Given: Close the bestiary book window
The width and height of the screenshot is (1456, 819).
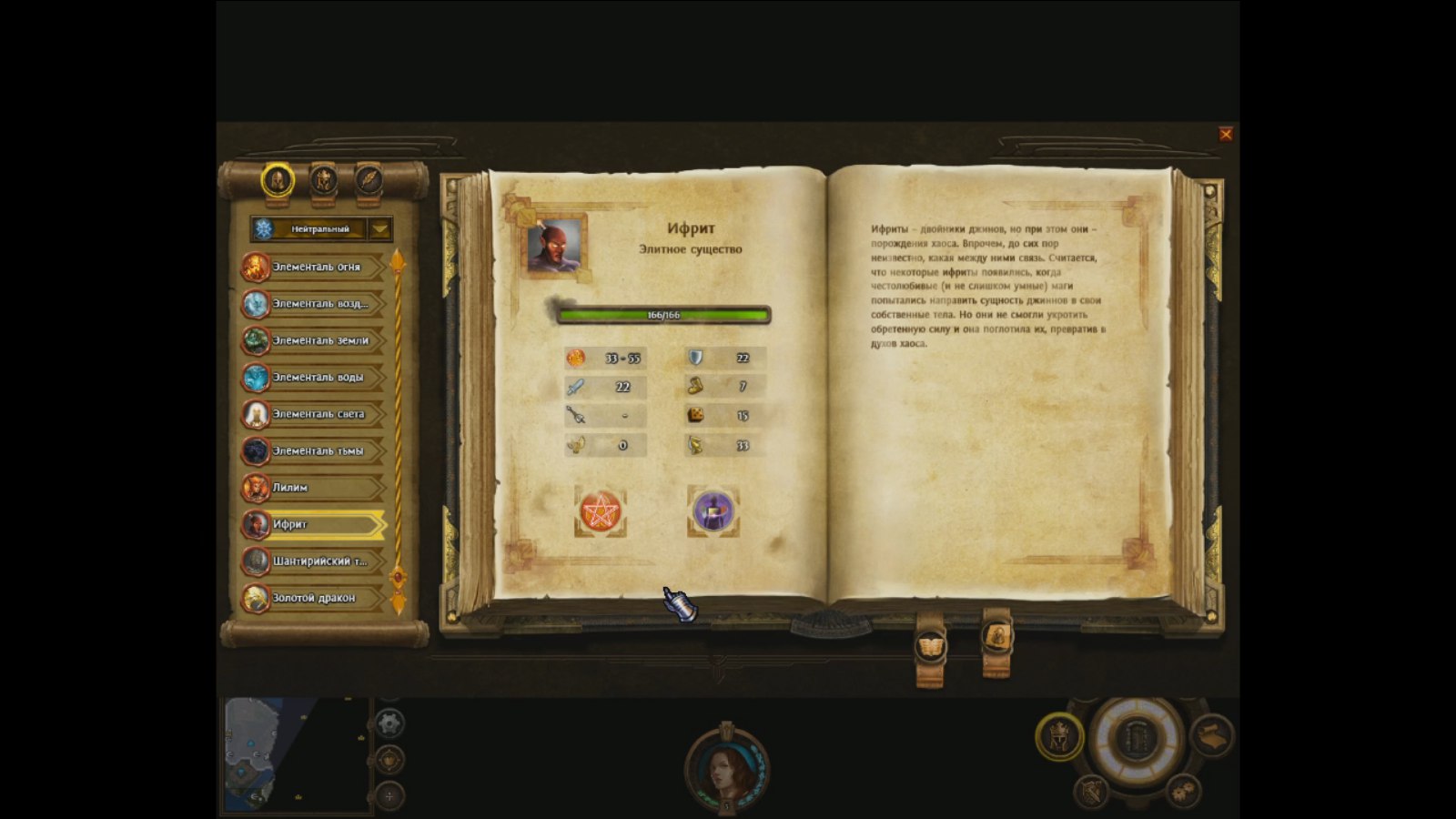Looking at the screenshot, I should (1226, 134).
